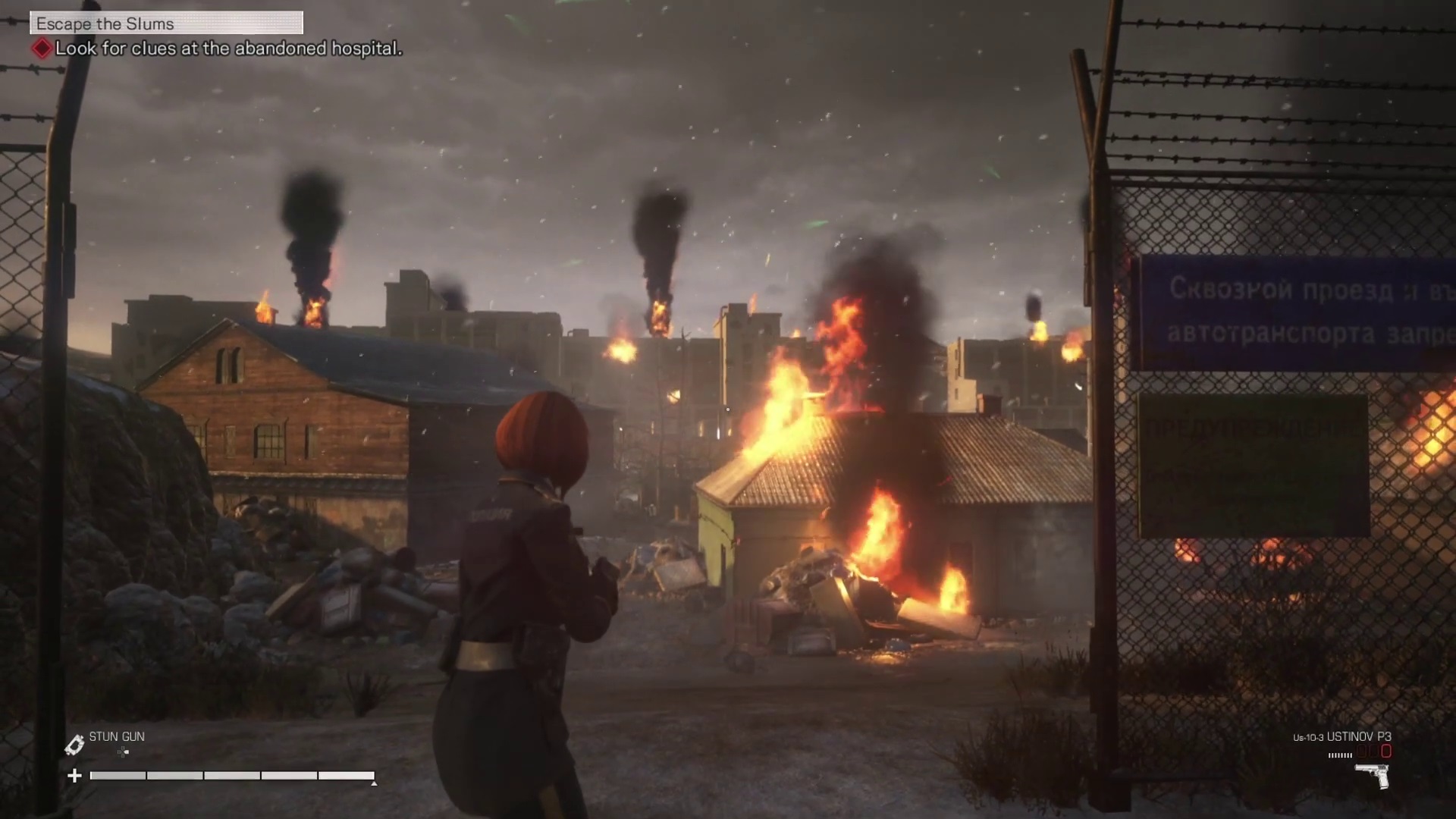Screen dimensions: 1456x819
Task: Select the Stun Gun gadget icon
Action: coord(74,745)
